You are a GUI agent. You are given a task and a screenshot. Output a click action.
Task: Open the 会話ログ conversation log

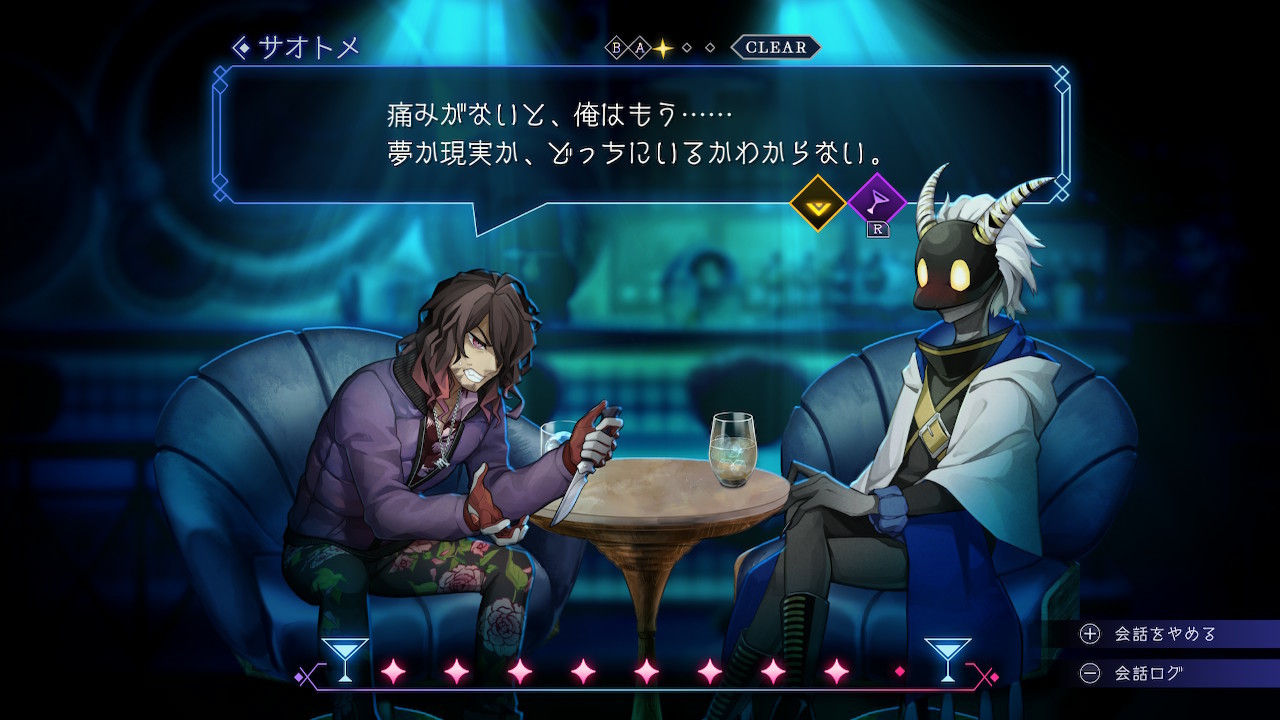(x=1148, y=673)
